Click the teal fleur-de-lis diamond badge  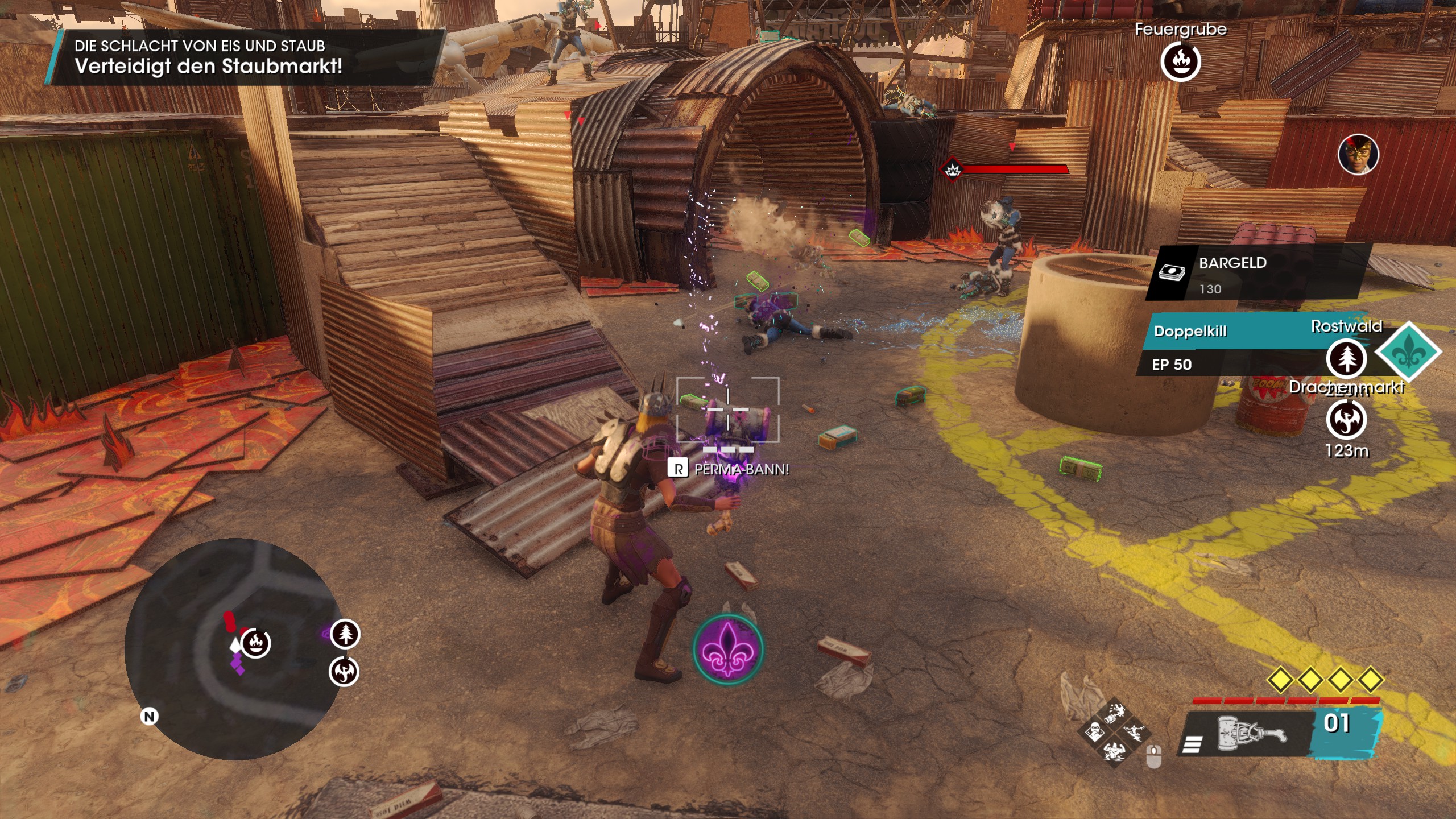click(1408, 351)
